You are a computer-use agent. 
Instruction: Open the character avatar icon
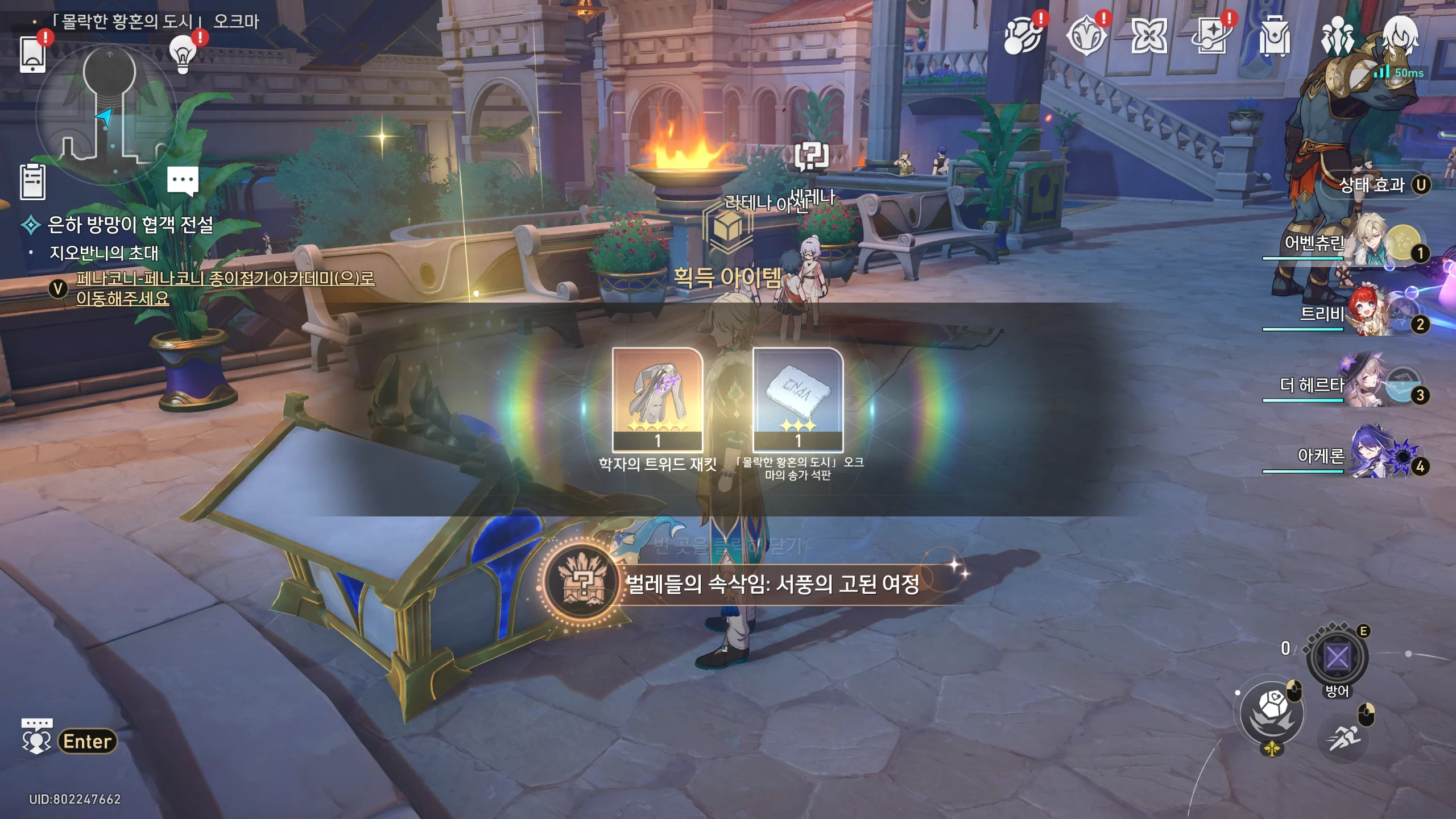(1400, 35)
